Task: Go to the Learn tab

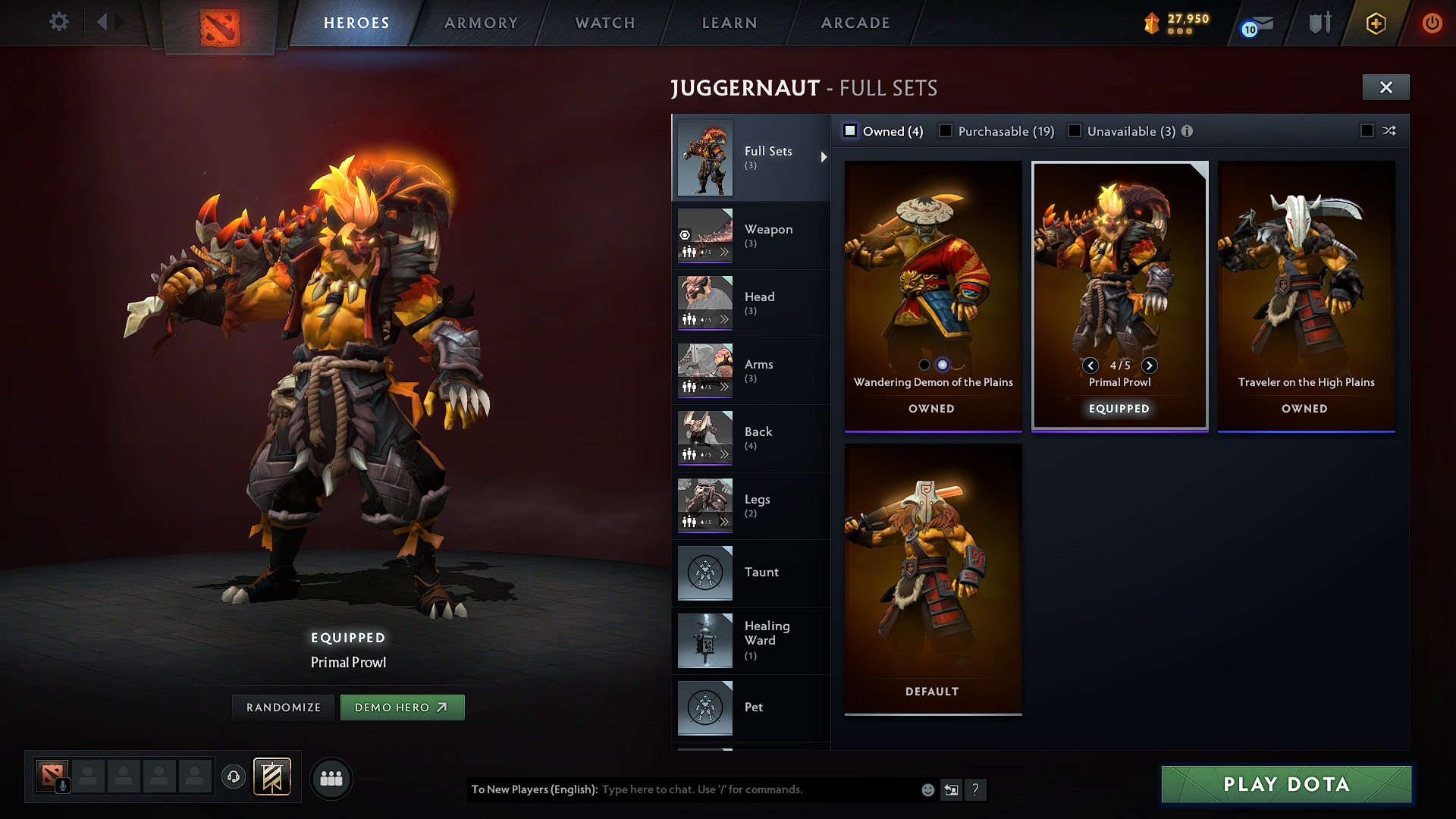Action: [730, 23]
